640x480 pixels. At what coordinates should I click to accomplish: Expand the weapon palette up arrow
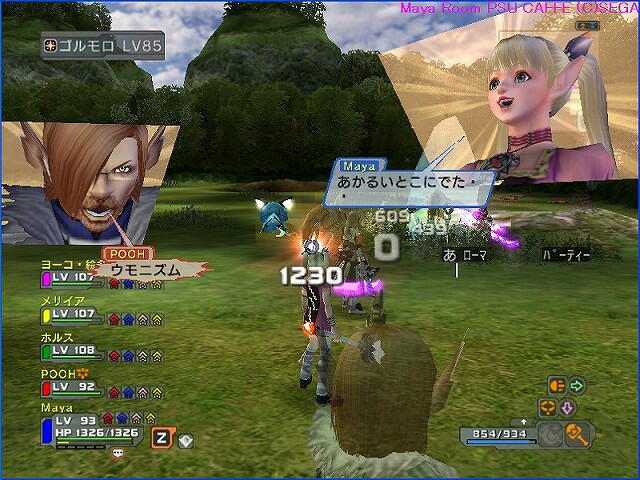[x=524, y=421]
